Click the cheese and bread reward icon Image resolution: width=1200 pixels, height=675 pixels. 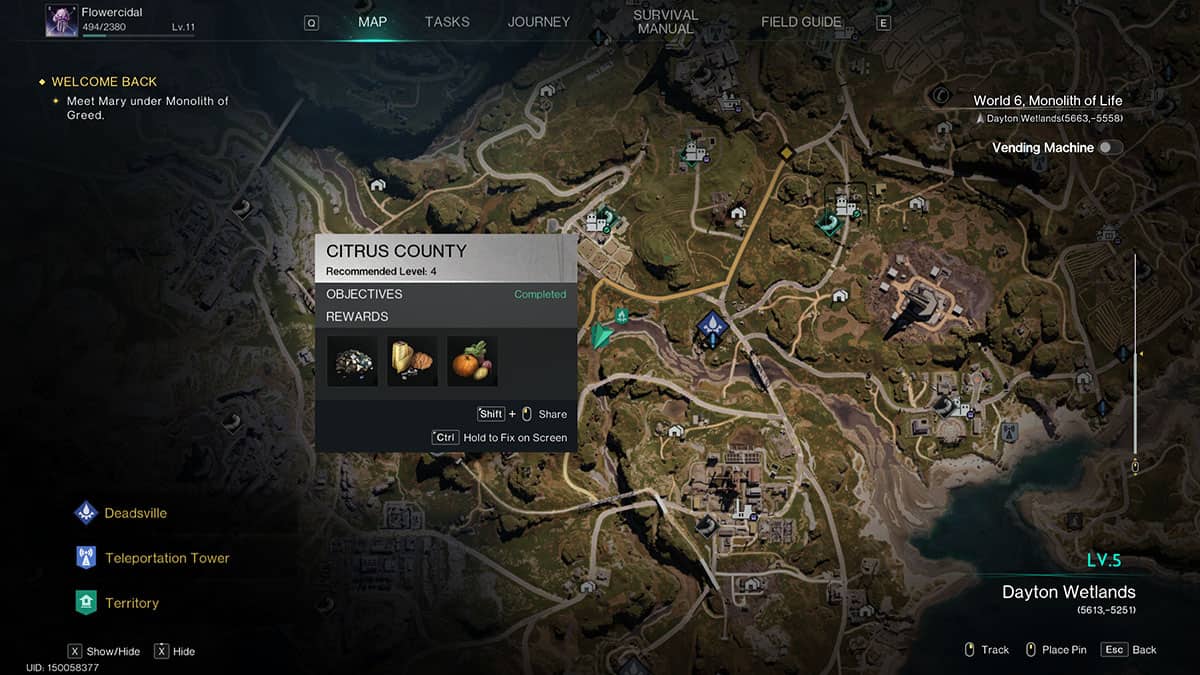[x=412, y=361]
